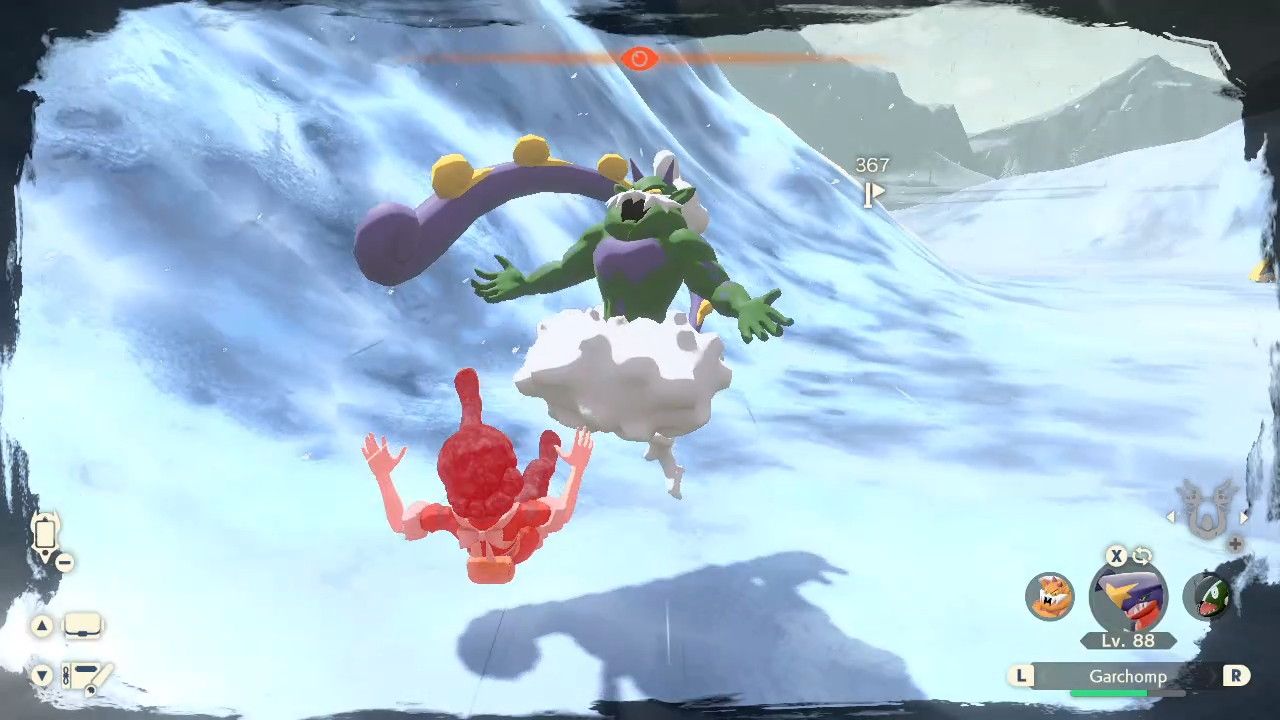Click the left arrow to cycle mounts
Viewport: 1280px width, 720px height.
(x=1170, y=518)
